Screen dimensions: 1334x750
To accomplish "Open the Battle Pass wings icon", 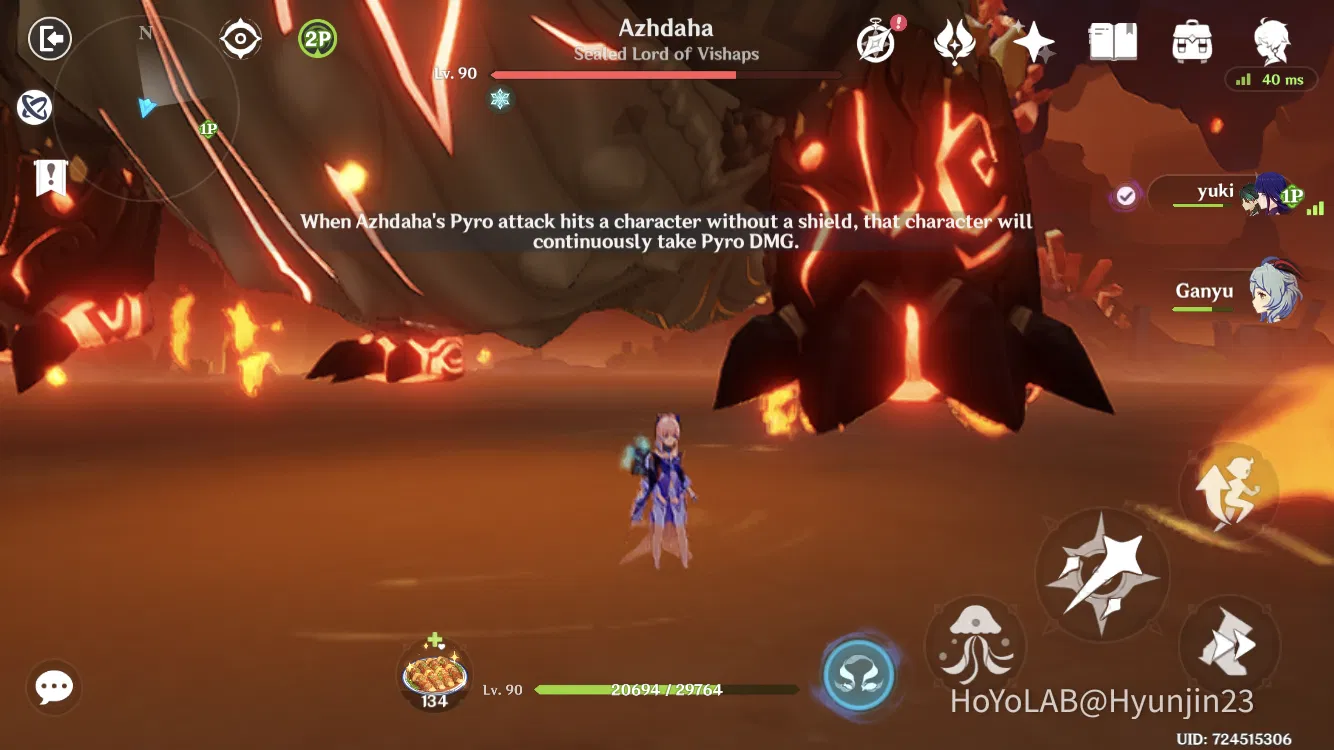I will [955, 42].
